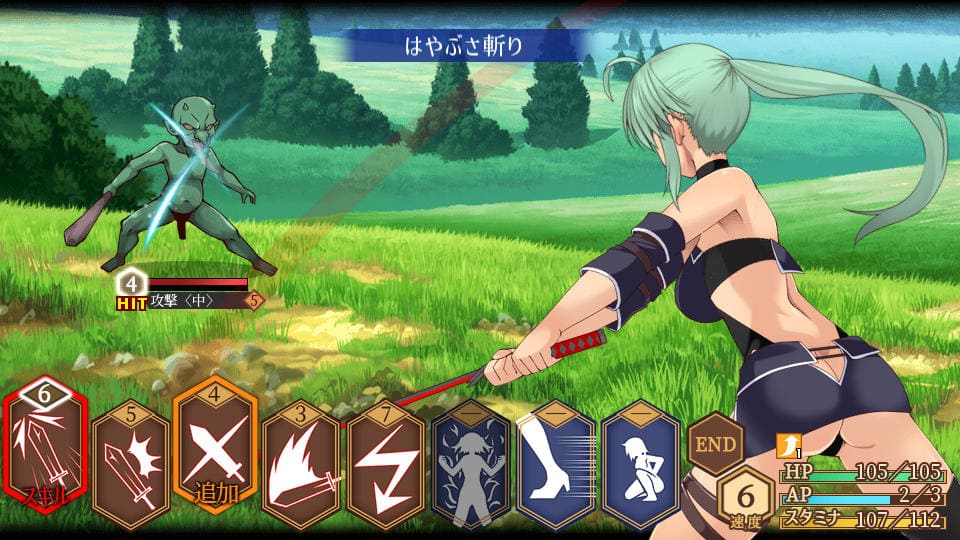
Task: Use the flaming sword slash card
Action: tap(300, 464)
